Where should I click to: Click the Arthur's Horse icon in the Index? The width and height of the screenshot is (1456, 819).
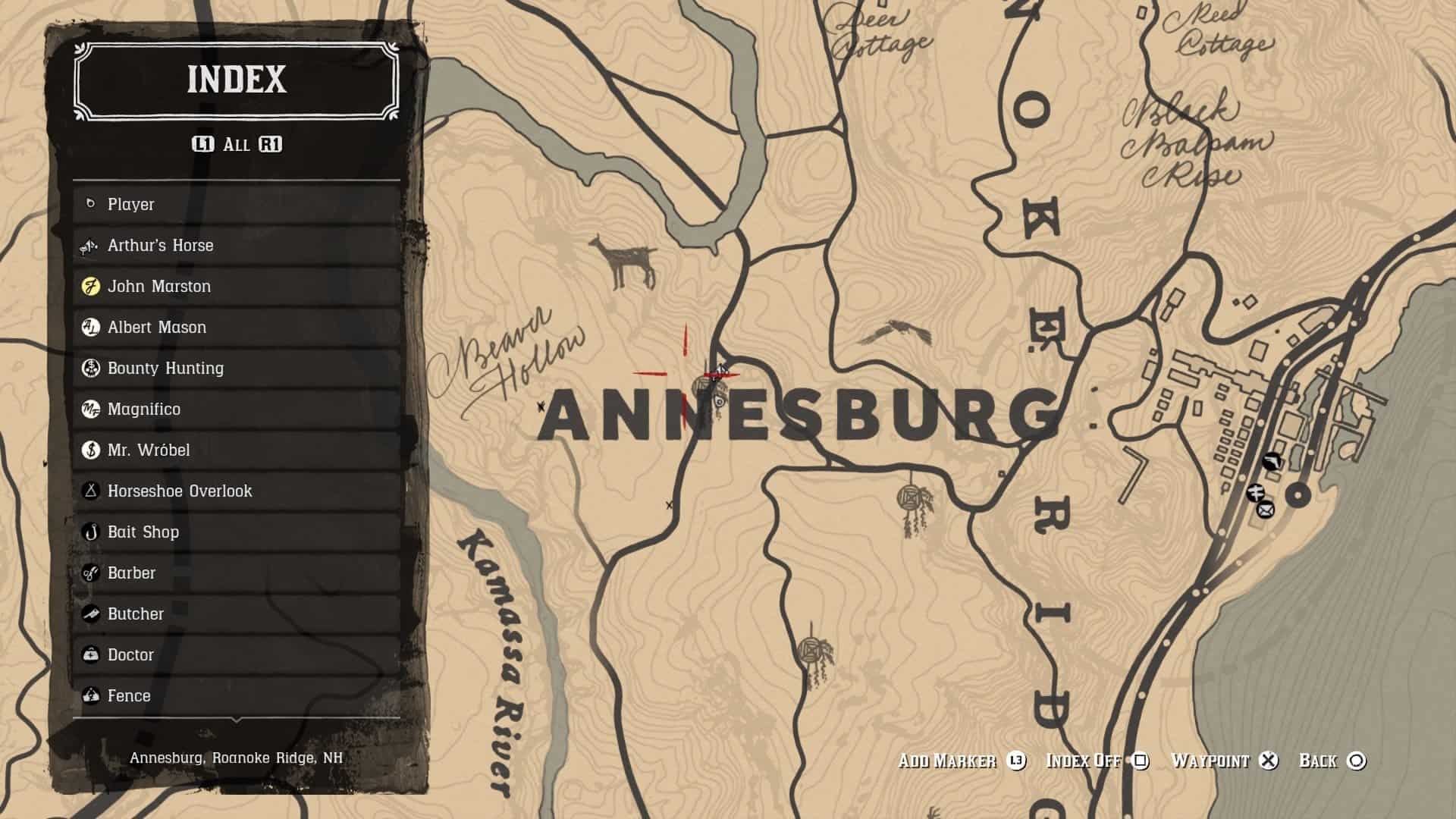[x=89, y=245]
